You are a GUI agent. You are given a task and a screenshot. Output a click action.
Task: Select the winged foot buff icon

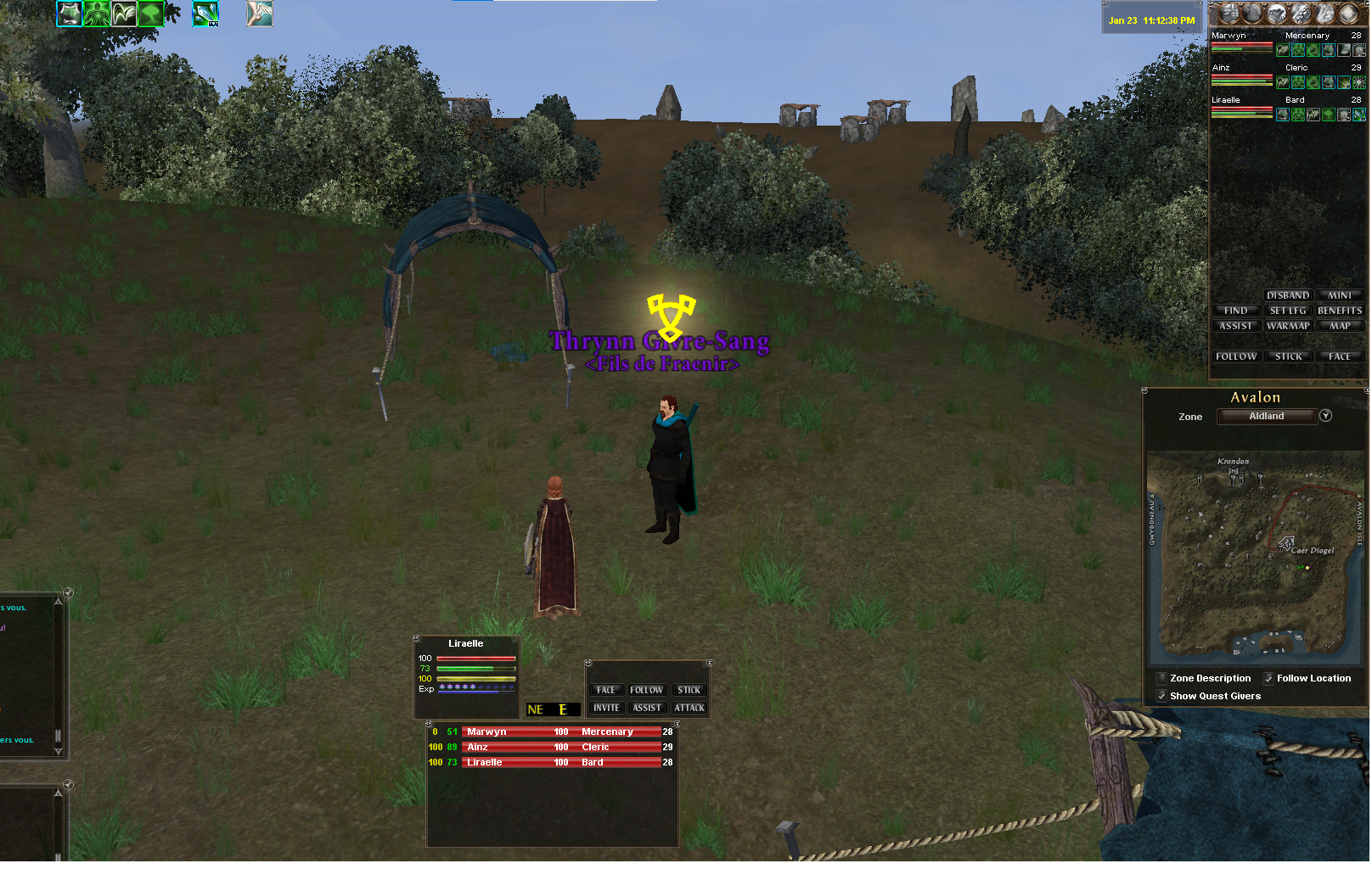pos(260,14)
